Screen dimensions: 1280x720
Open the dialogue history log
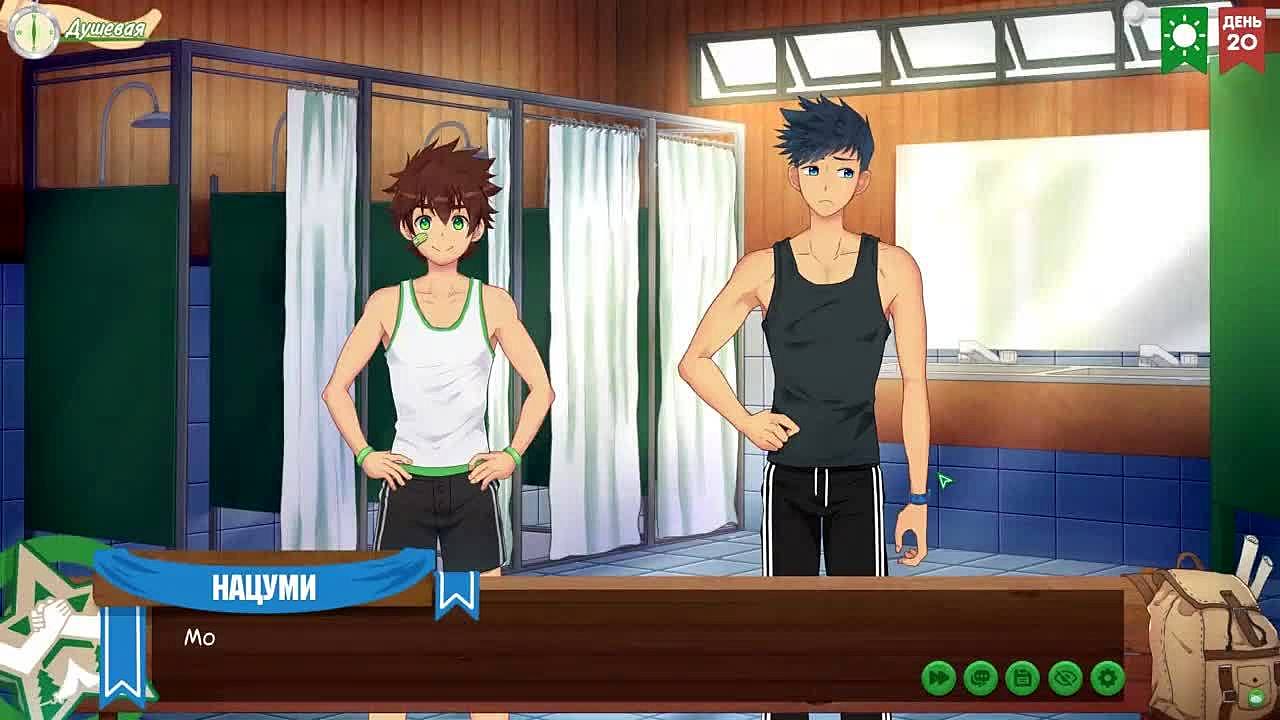coord(980,678)
